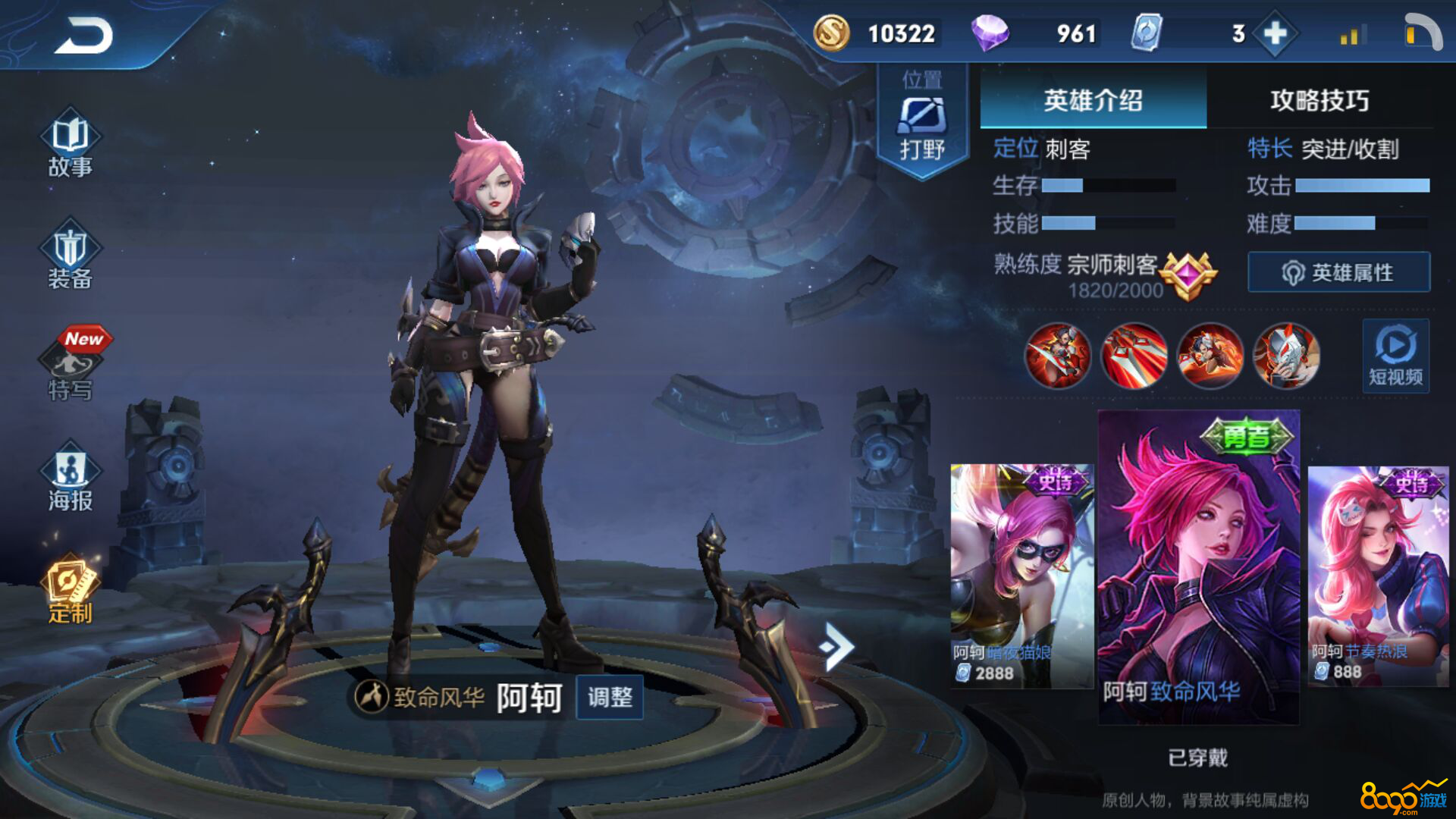View the red slashing blades skill icon
1456x819 pixels.
pos(1134,355)
